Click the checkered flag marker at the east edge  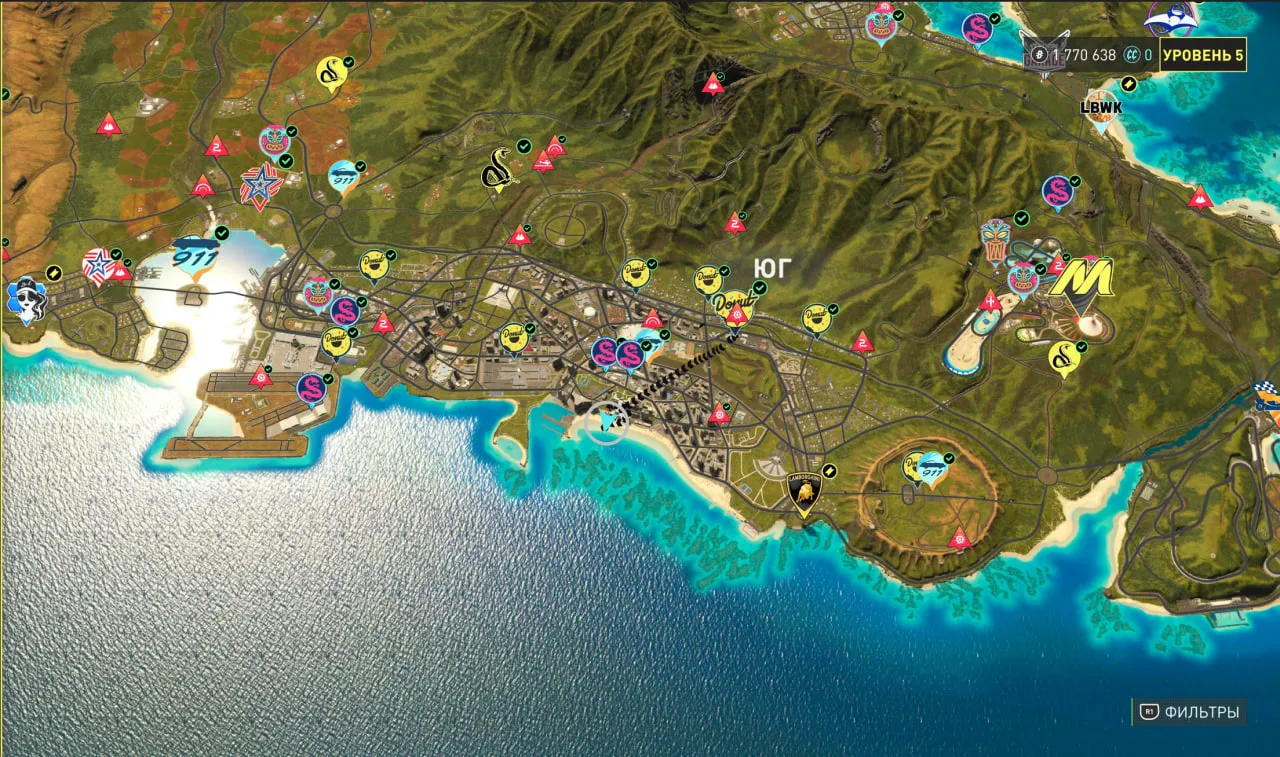pos(1268,396)
